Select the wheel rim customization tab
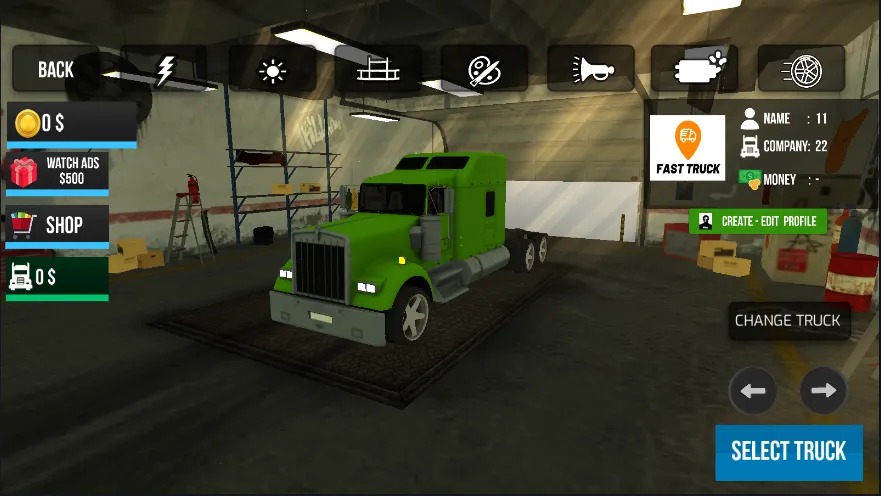This screenshot has height=496, width=881. pyautogui.click(x=801, y=69)
